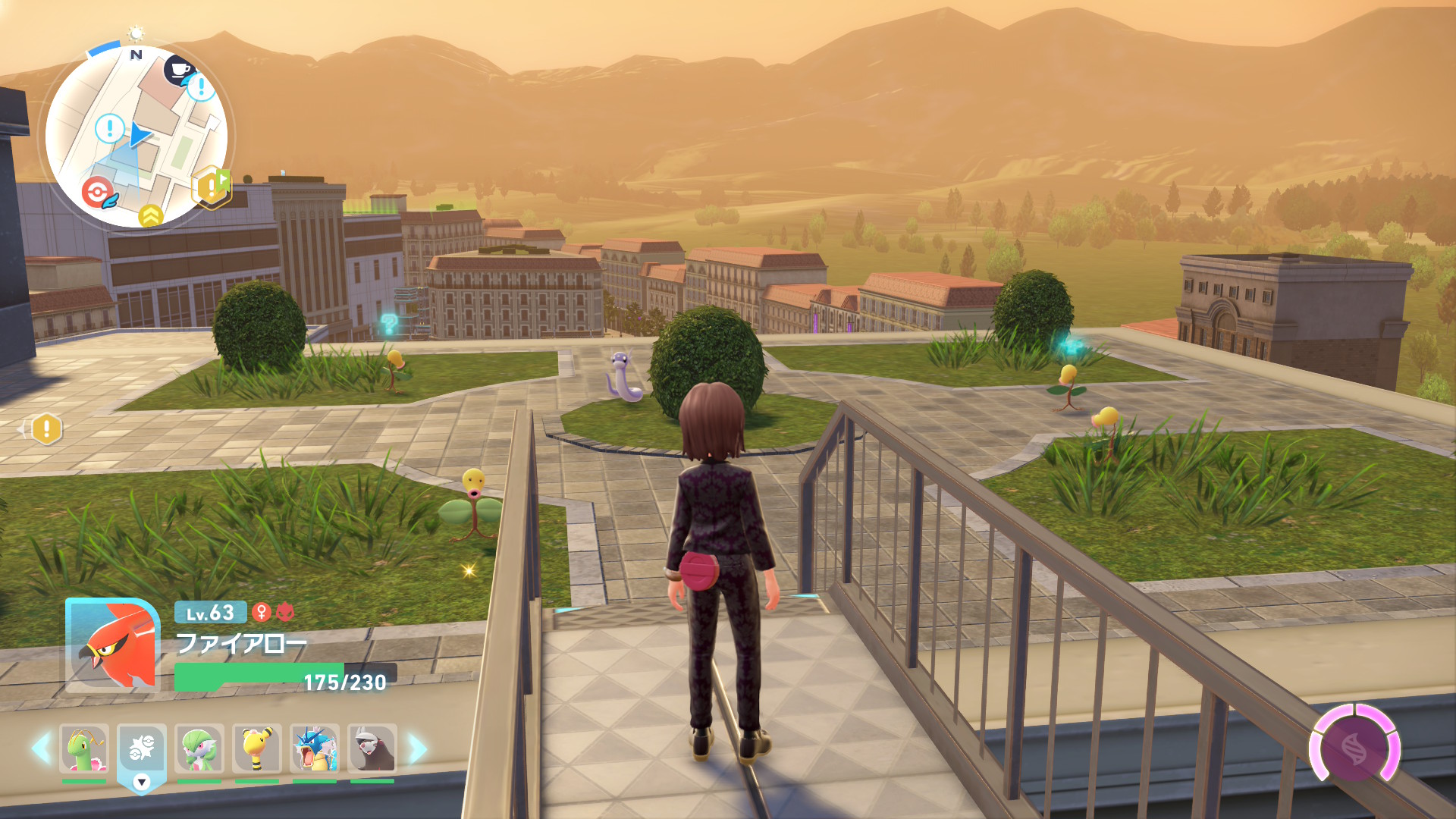Choose the flagged hexagon quest marker
Image resolution: width=1456 pixels, height=819 pixels.
tap(211, 187)
